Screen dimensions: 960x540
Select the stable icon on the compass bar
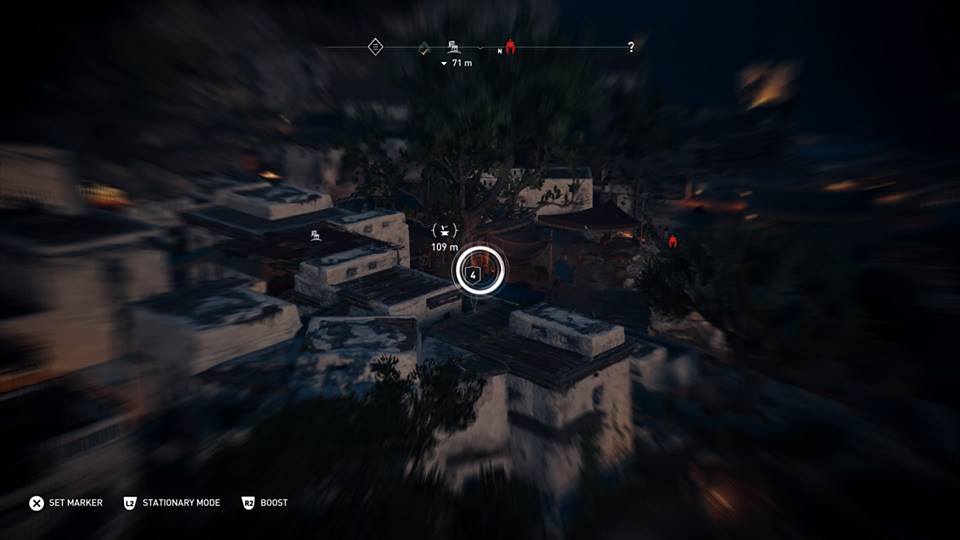[454, 46]
